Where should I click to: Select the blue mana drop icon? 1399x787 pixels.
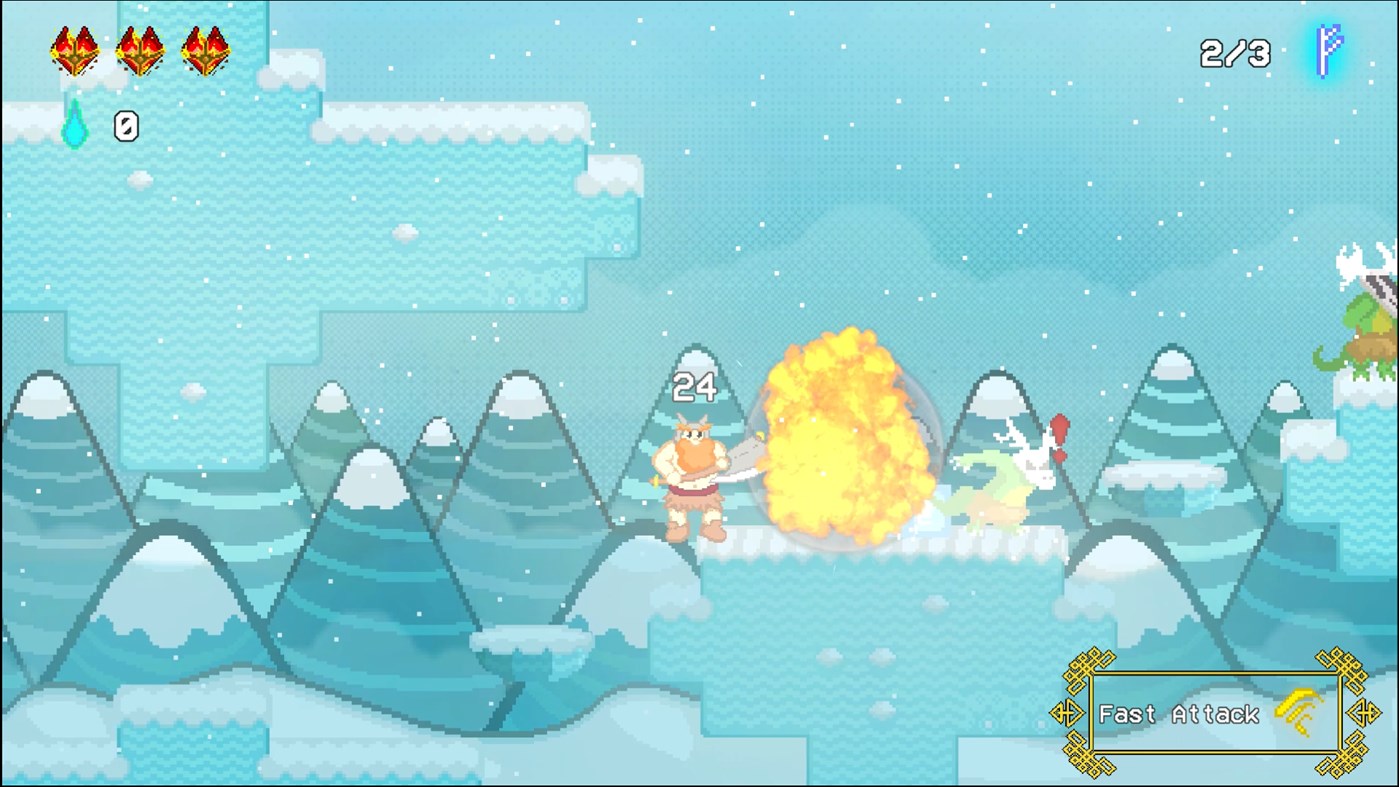(x=74, y=127)
